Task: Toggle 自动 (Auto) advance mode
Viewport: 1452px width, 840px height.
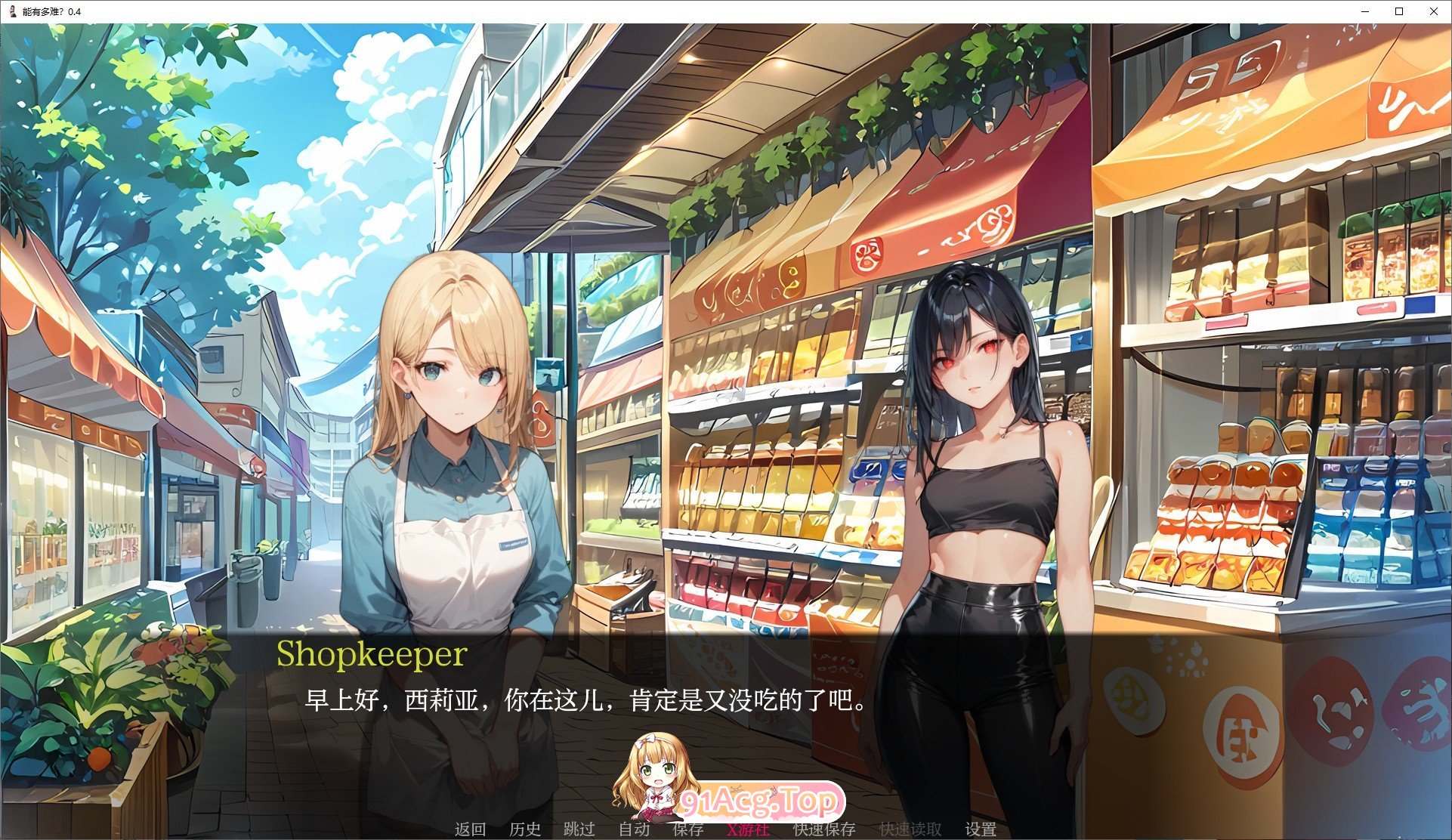Action: [x=634, y=829]
